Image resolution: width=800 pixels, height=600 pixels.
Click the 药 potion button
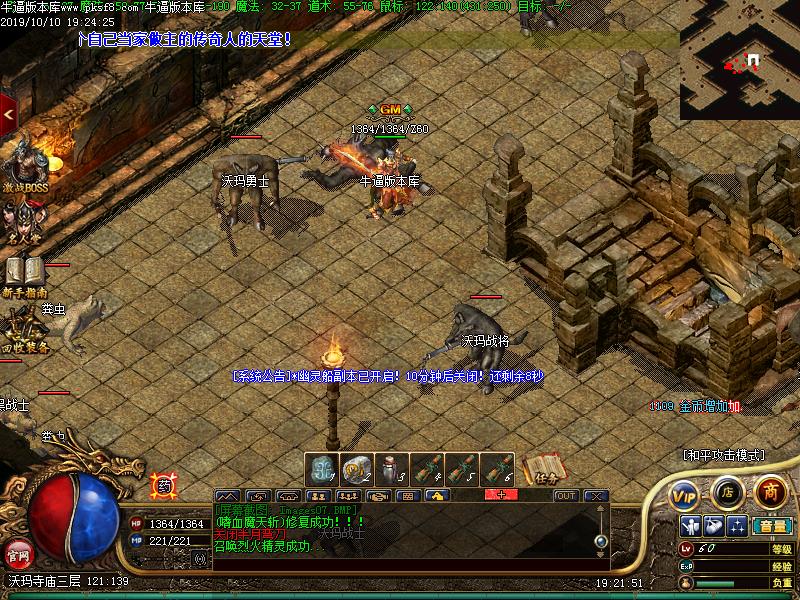click(x=161, y=486)
